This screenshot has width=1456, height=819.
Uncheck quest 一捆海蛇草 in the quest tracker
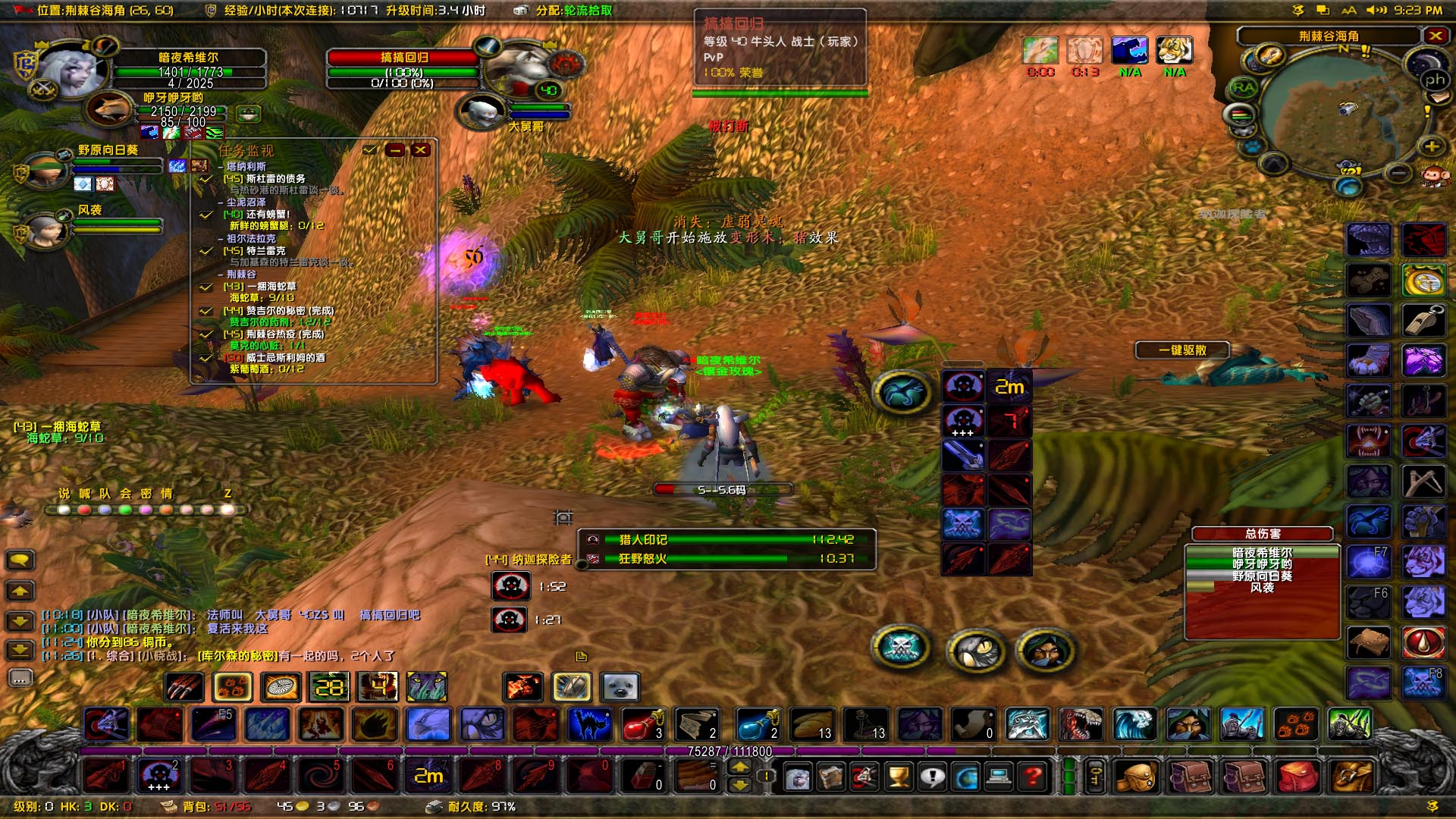(x=205, y=287)
